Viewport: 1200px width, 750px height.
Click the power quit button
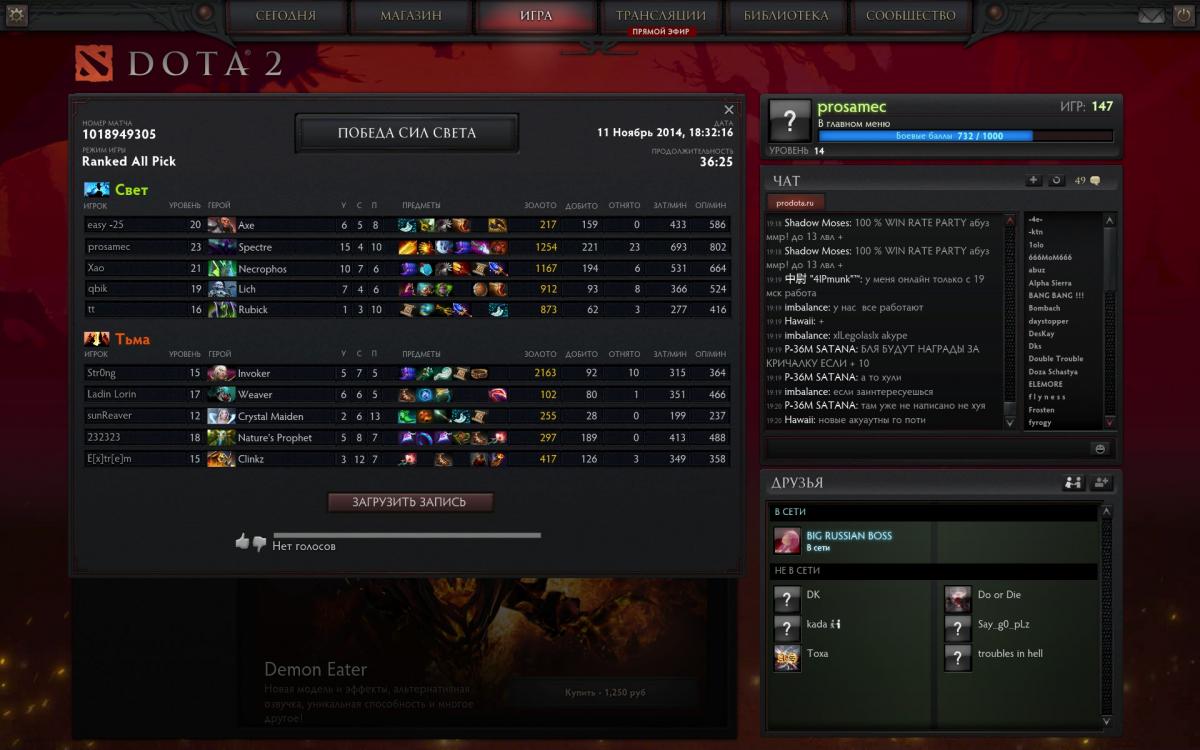[x=1184, y=15]
